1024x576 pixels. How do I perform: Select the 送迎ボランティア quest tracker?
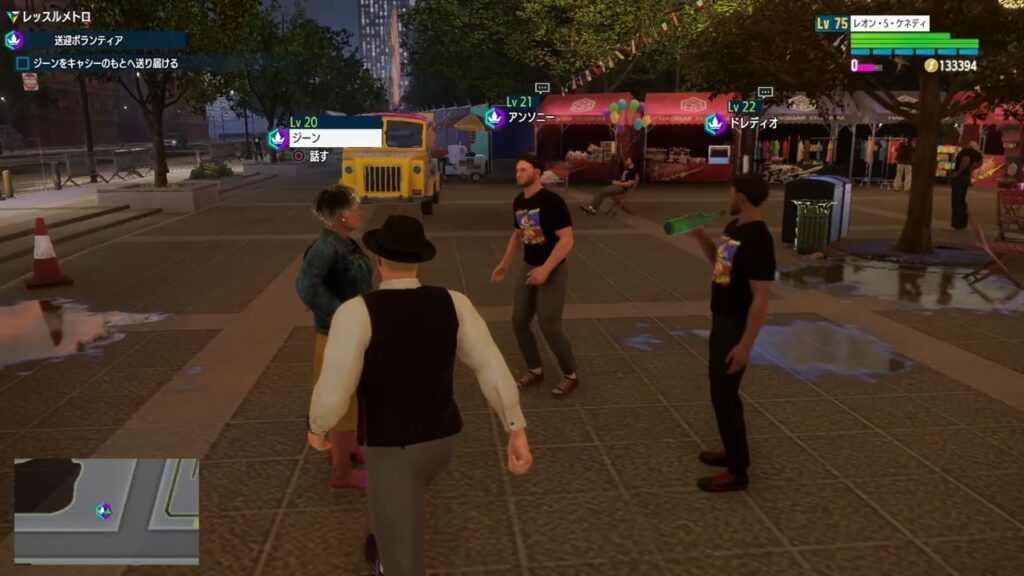[96, 41]
